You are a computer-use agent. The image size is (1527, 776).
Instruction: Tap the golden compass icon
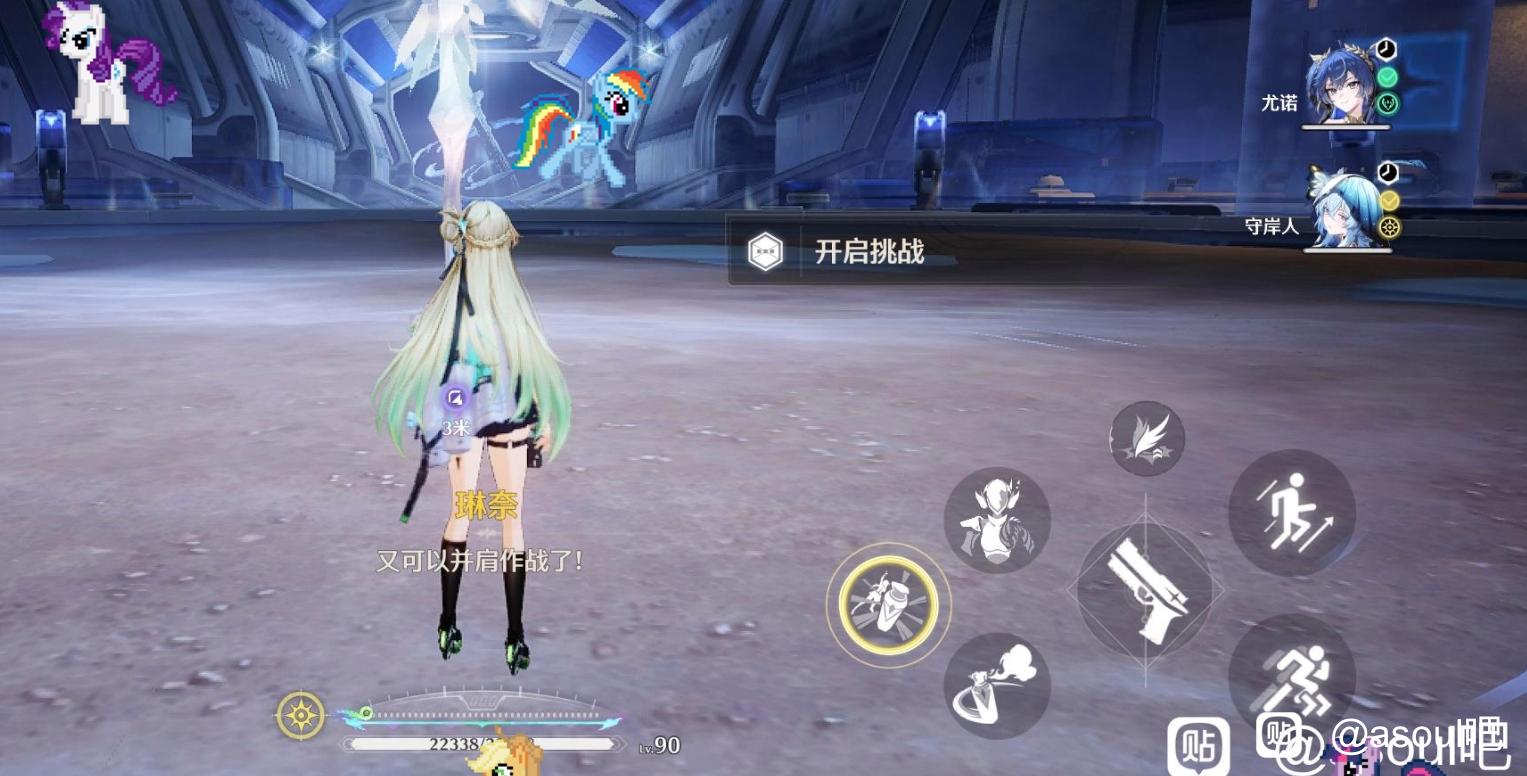pos(300,715)
